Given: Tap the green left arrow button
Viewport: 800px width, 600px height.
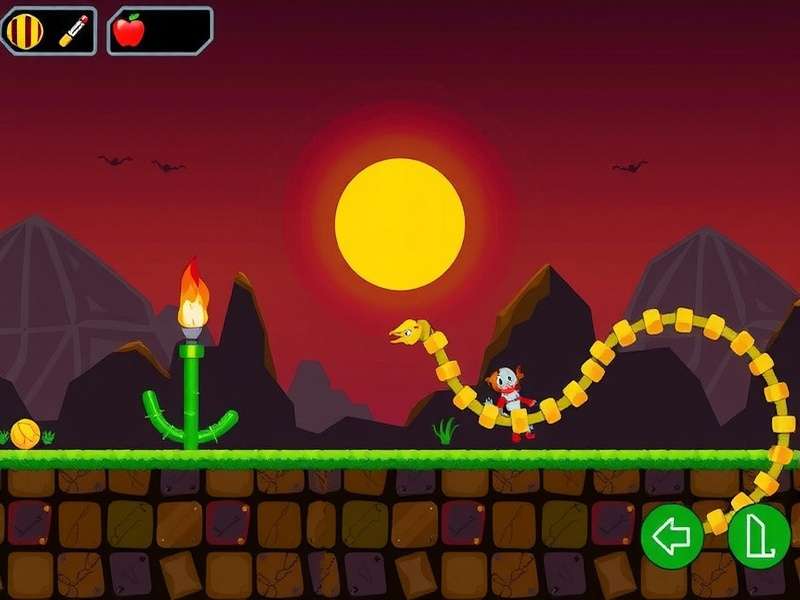Looking at the screenshot, I should pyautogui.click(x=671, y=537).
